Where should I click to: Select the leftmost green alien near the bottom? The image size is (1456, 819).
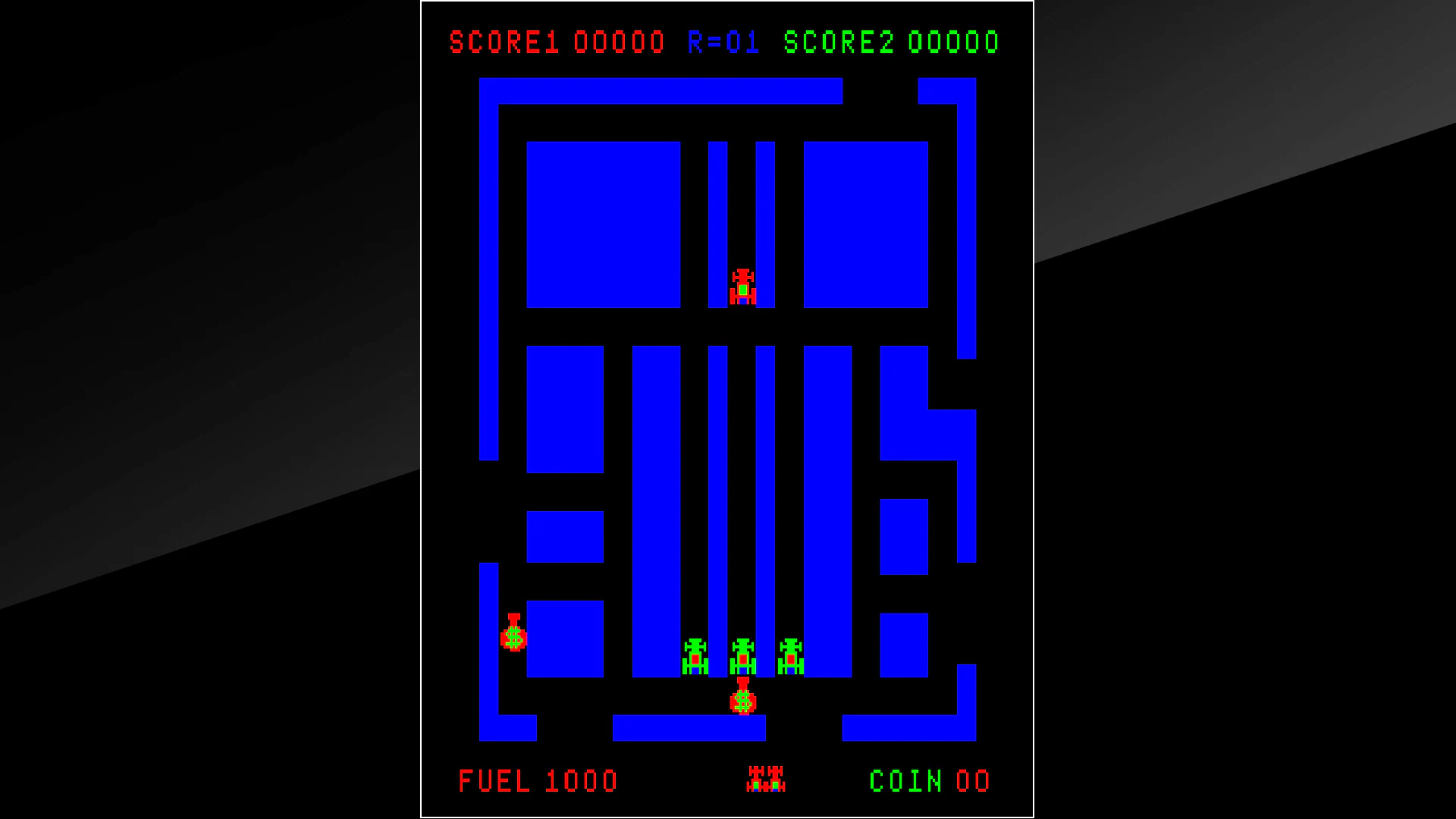coord(696,656)
